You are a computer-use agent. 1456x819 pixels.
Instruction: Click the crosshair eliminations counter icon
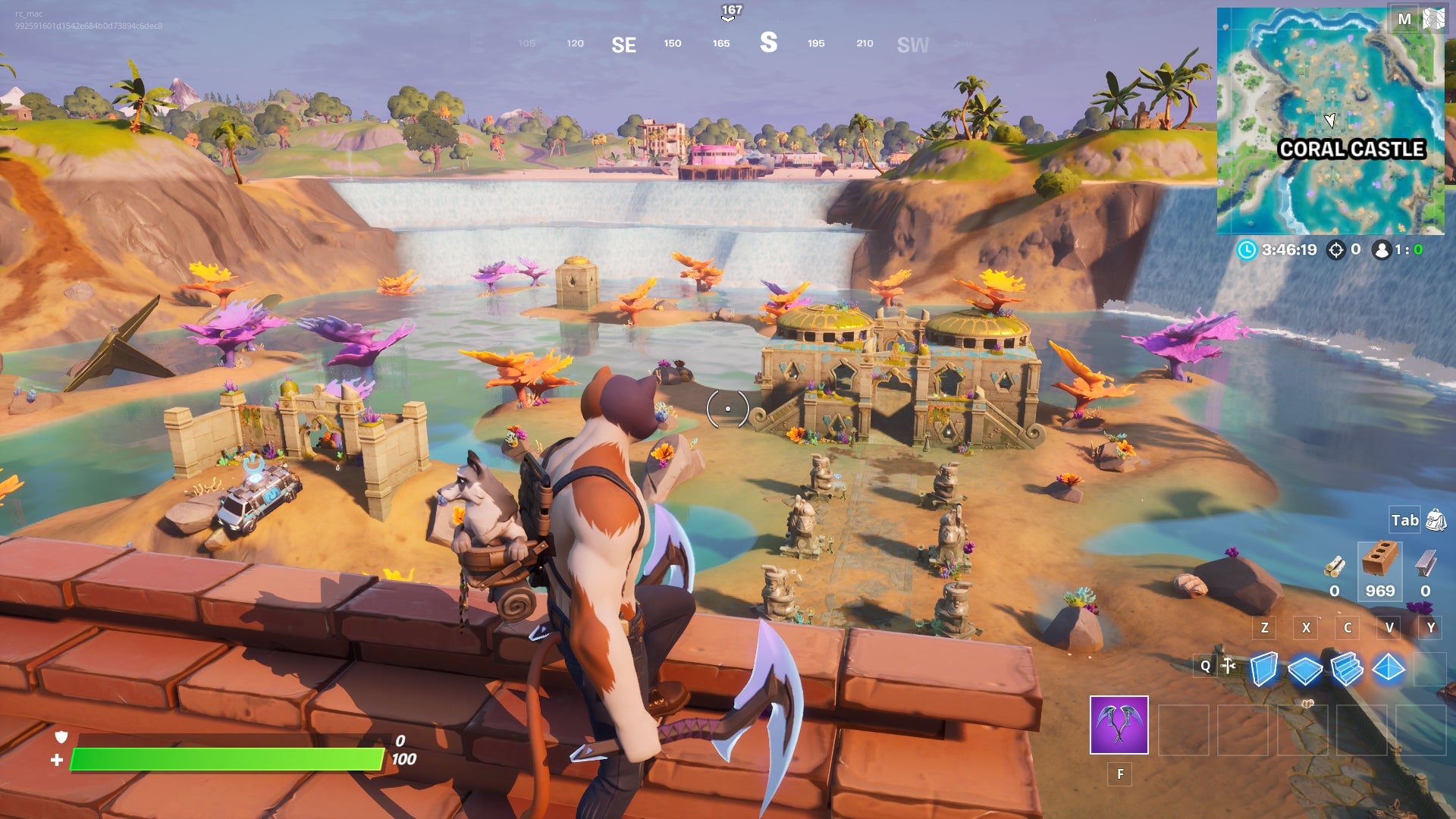[1335, 250]
